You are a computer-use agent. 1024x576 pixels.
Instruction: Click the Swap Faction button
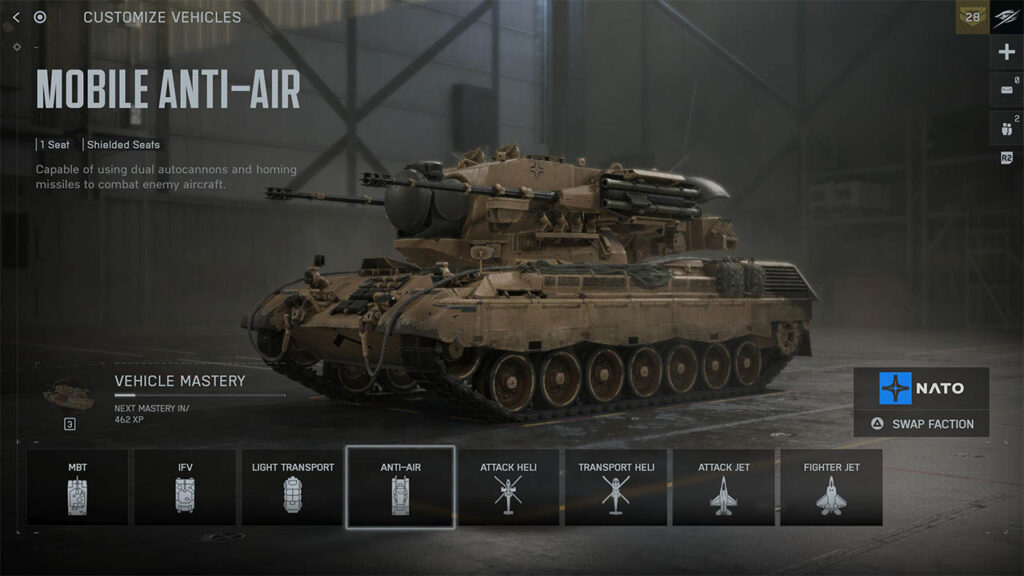[921, 424]
